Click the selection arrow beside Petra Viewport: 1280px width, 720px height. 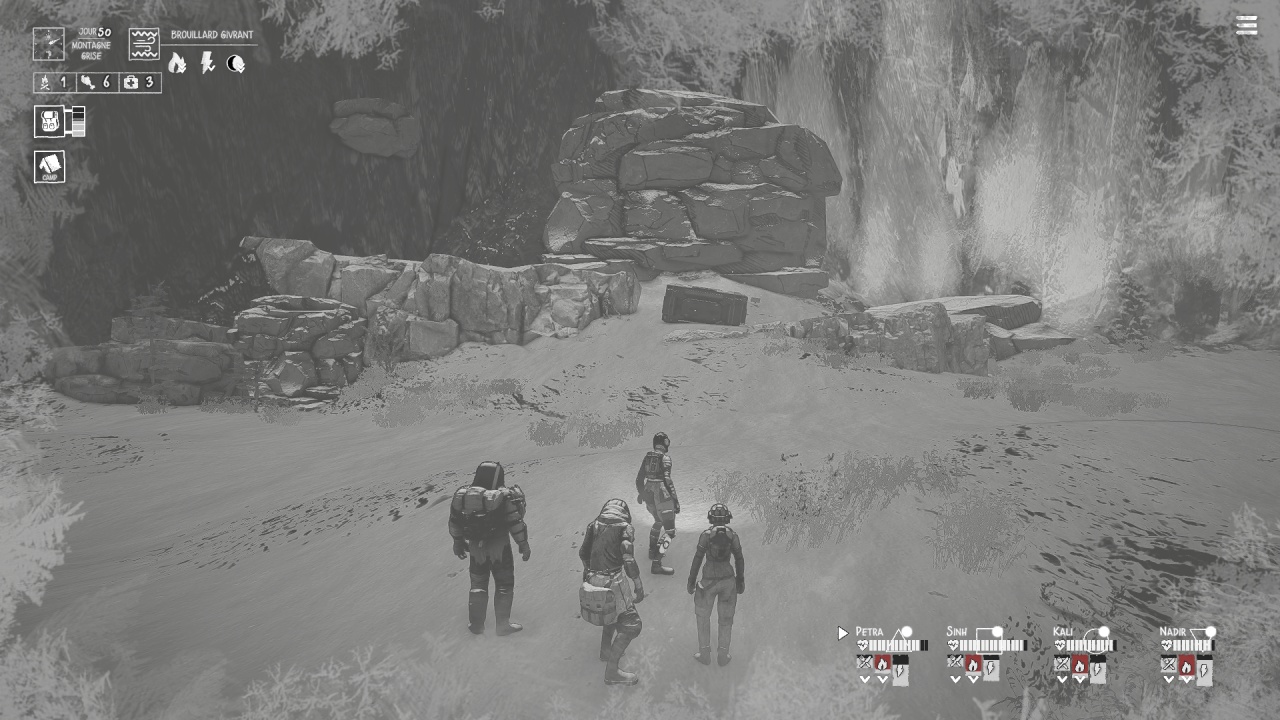(x=842, y=632)
